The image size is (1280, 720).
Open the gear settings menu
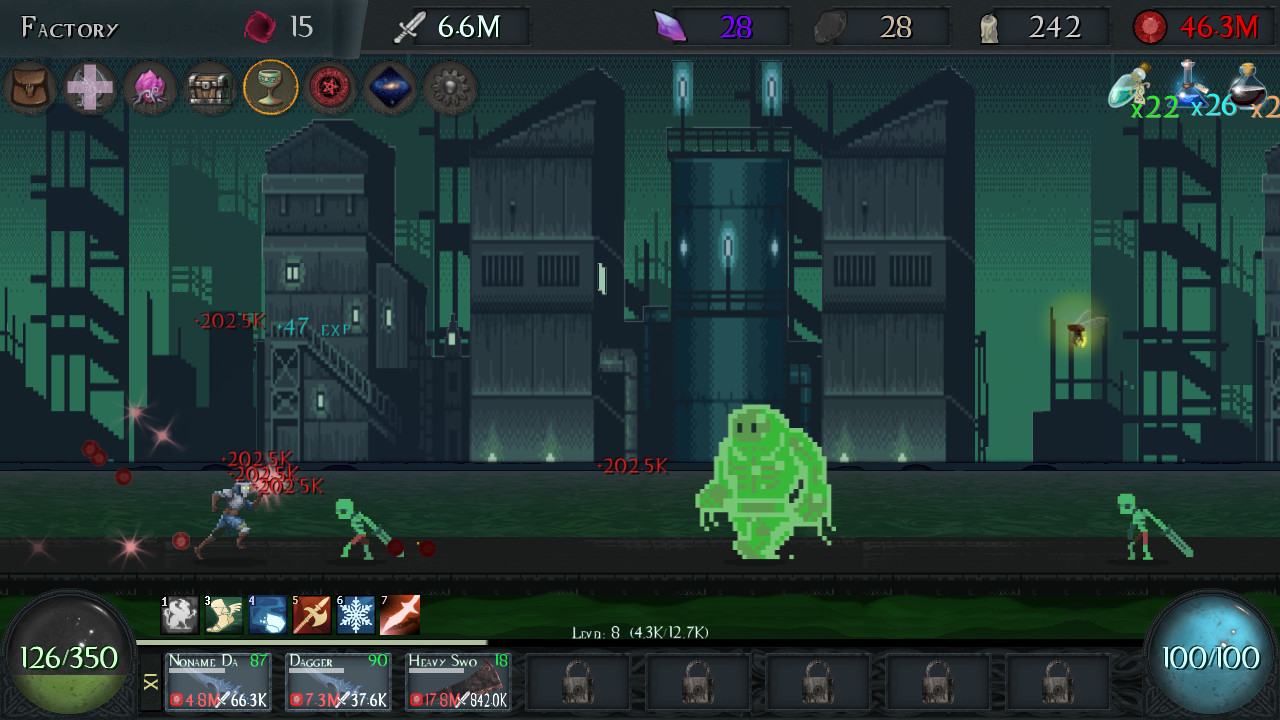pyautogui.click(x=450, y=87)
